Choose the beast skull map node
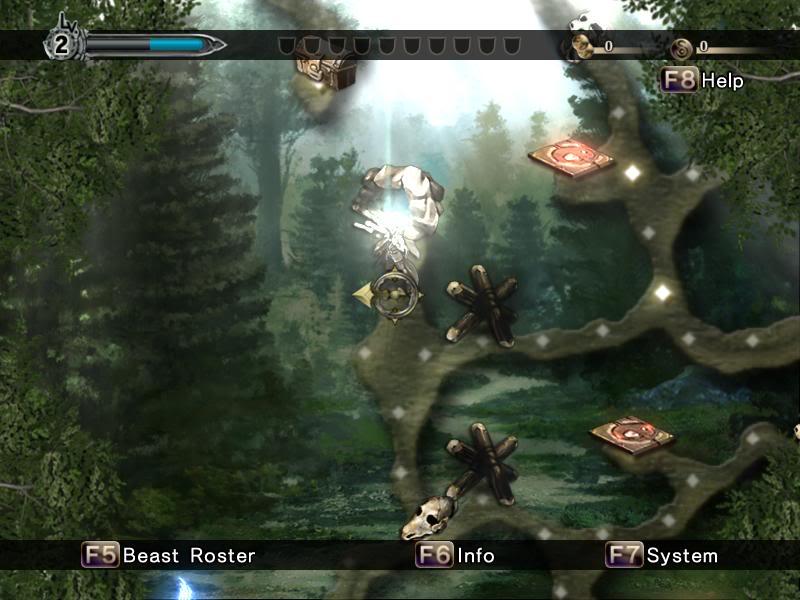 pyautogui.click(x=423, y=519)
